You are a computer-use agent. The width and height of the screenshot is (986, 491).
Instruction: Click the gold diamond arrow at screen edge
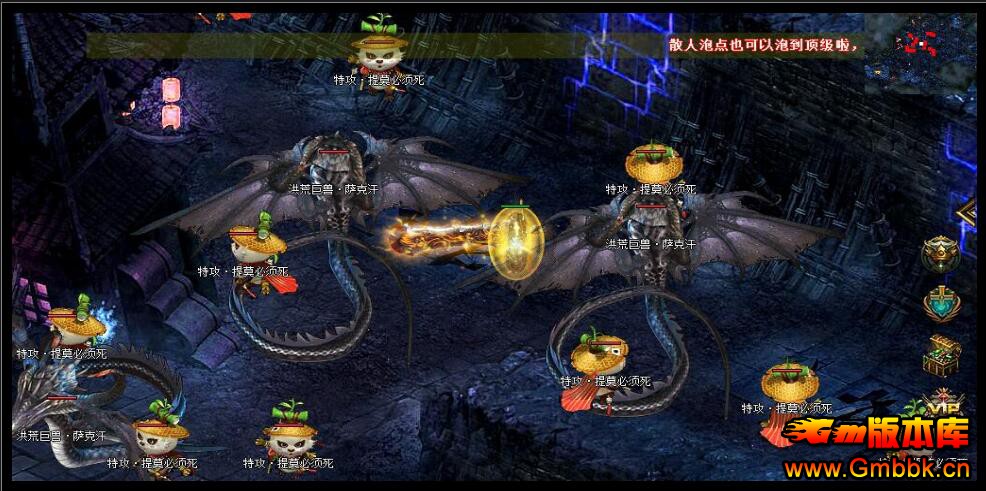(968, 212)
